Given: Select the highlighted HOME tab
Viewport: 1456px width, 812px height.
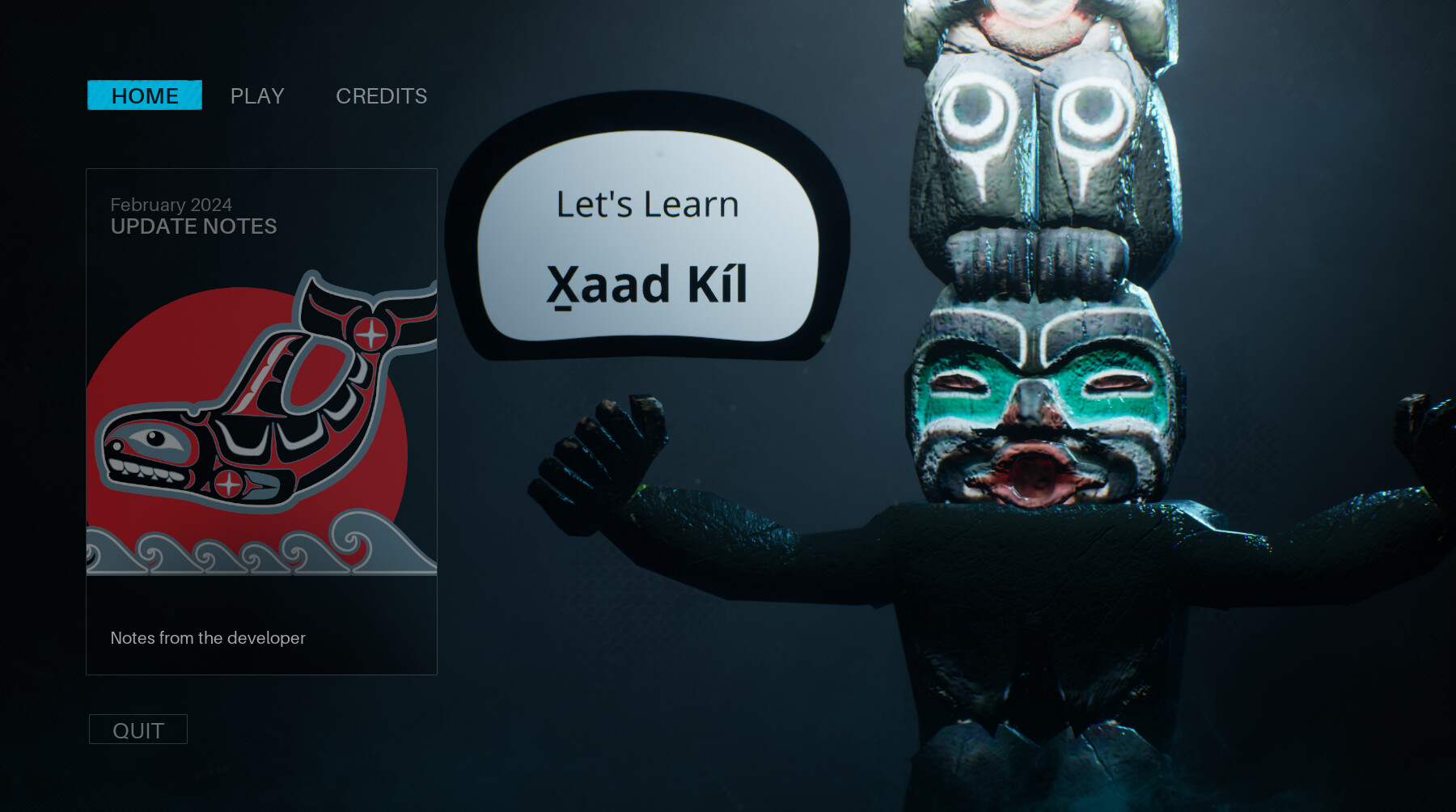Looking at the screenshot, I should (145, 95).
